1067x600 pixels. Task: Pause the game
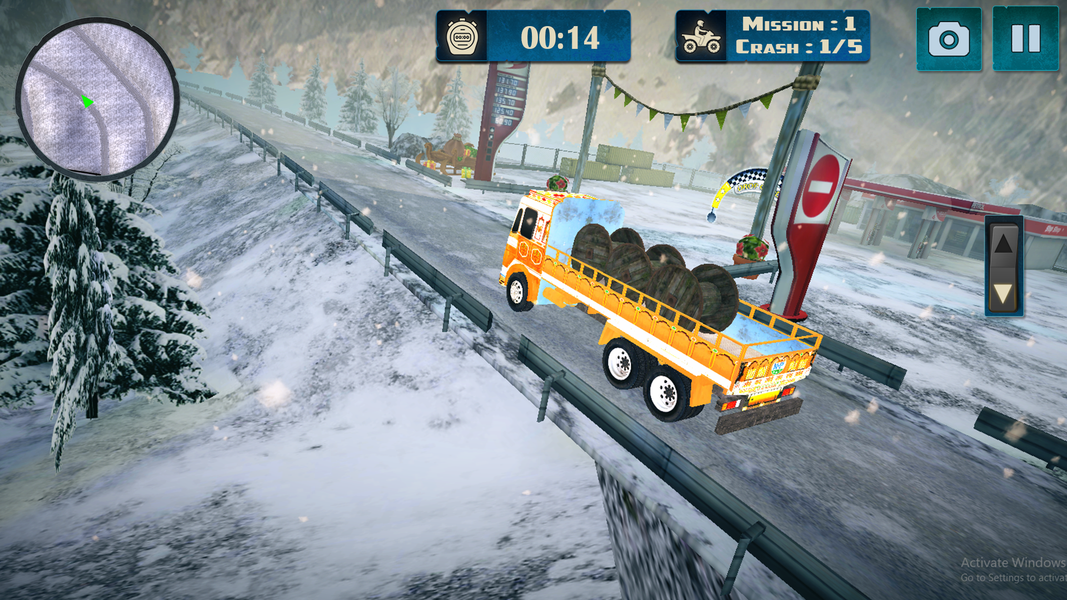1025,39
